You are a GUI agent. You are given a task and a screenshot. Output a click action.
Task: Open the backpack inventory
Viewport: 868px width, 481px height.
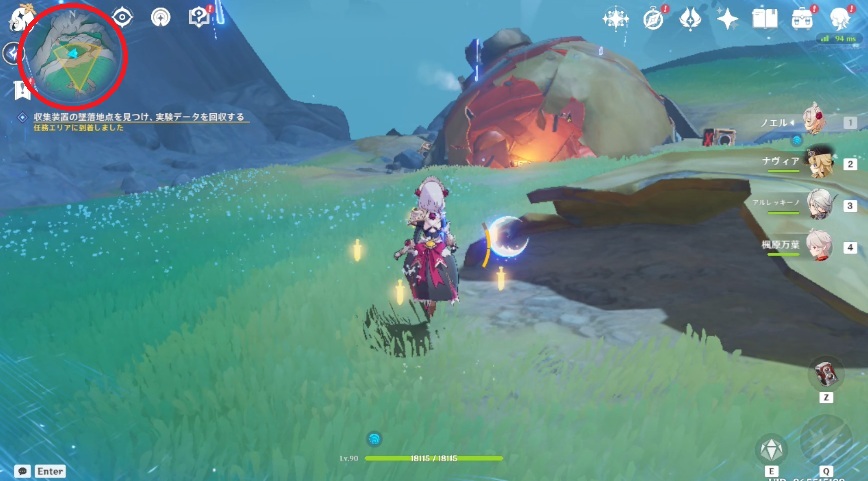tap(802, 18)
